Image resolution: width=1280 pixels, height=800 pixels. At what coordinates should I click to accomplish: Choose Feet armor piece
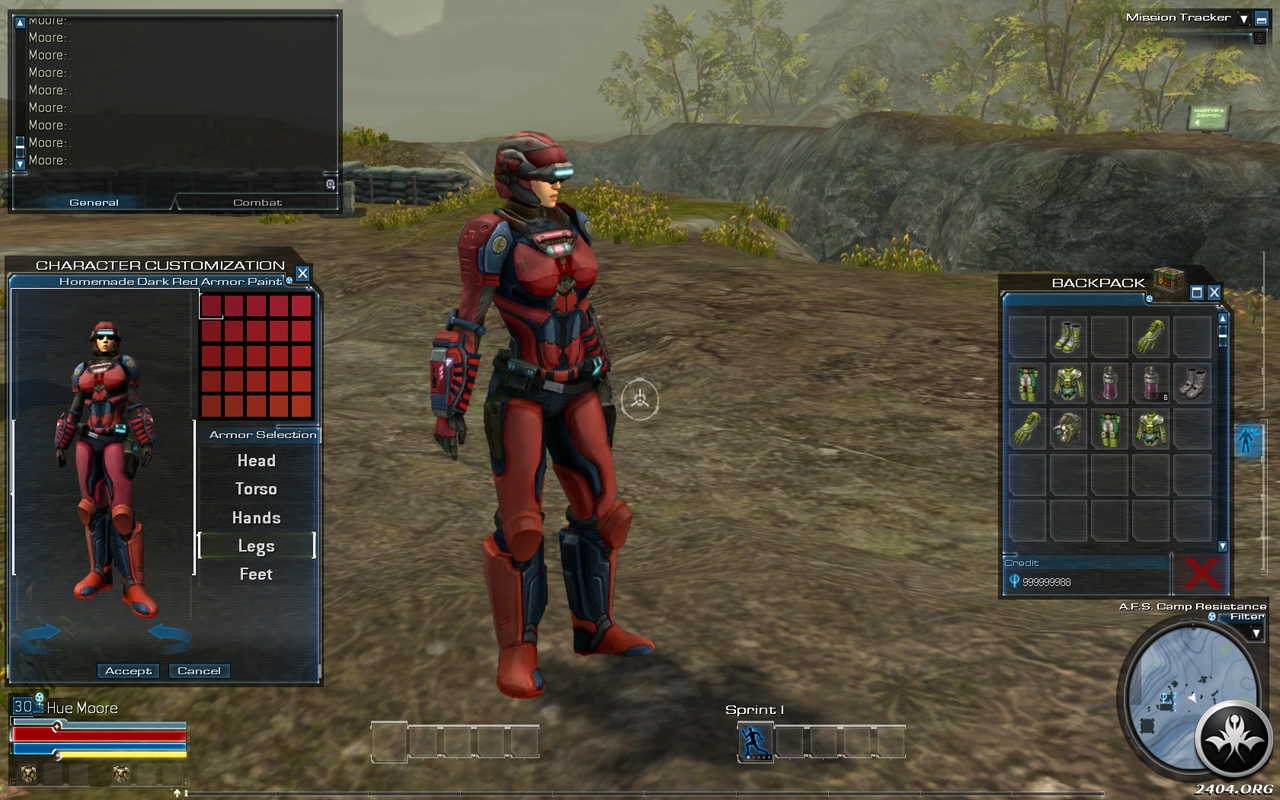(x=256, y=574)
